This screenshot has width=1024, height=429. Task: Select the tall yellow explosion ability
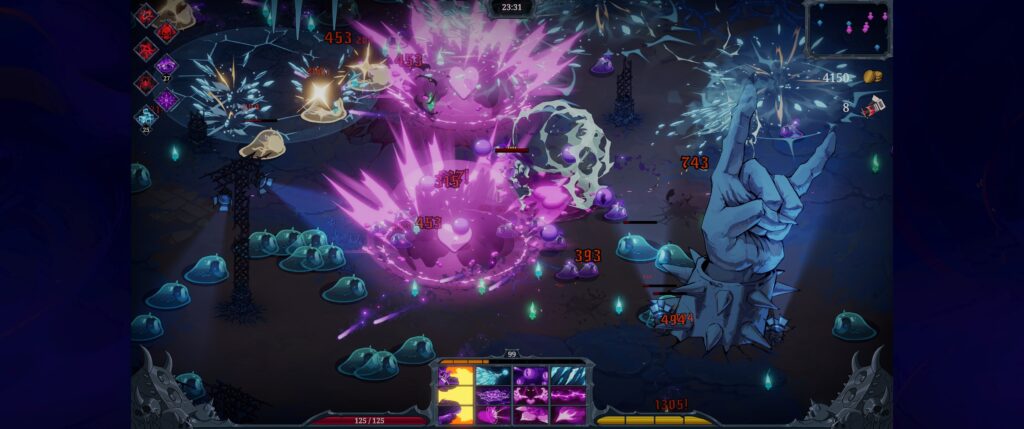455,396
